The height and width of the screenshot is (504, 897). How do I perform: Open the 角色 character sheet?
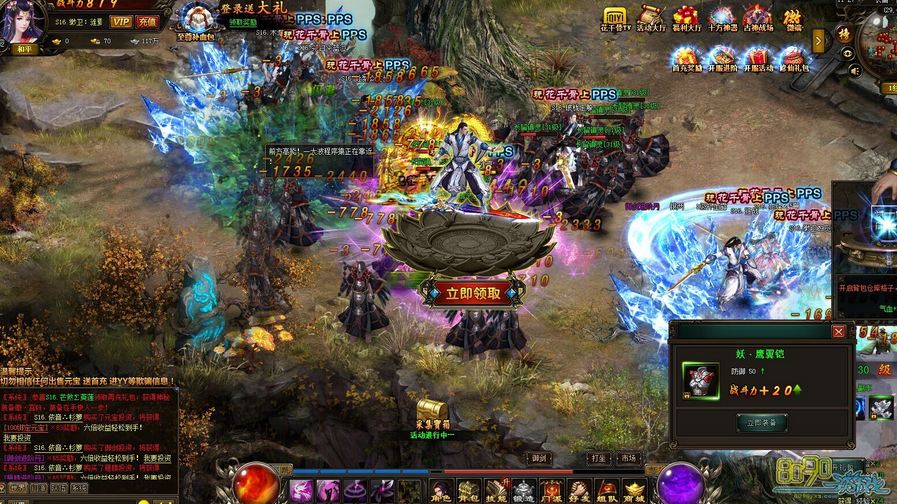(x=441, y=490)
